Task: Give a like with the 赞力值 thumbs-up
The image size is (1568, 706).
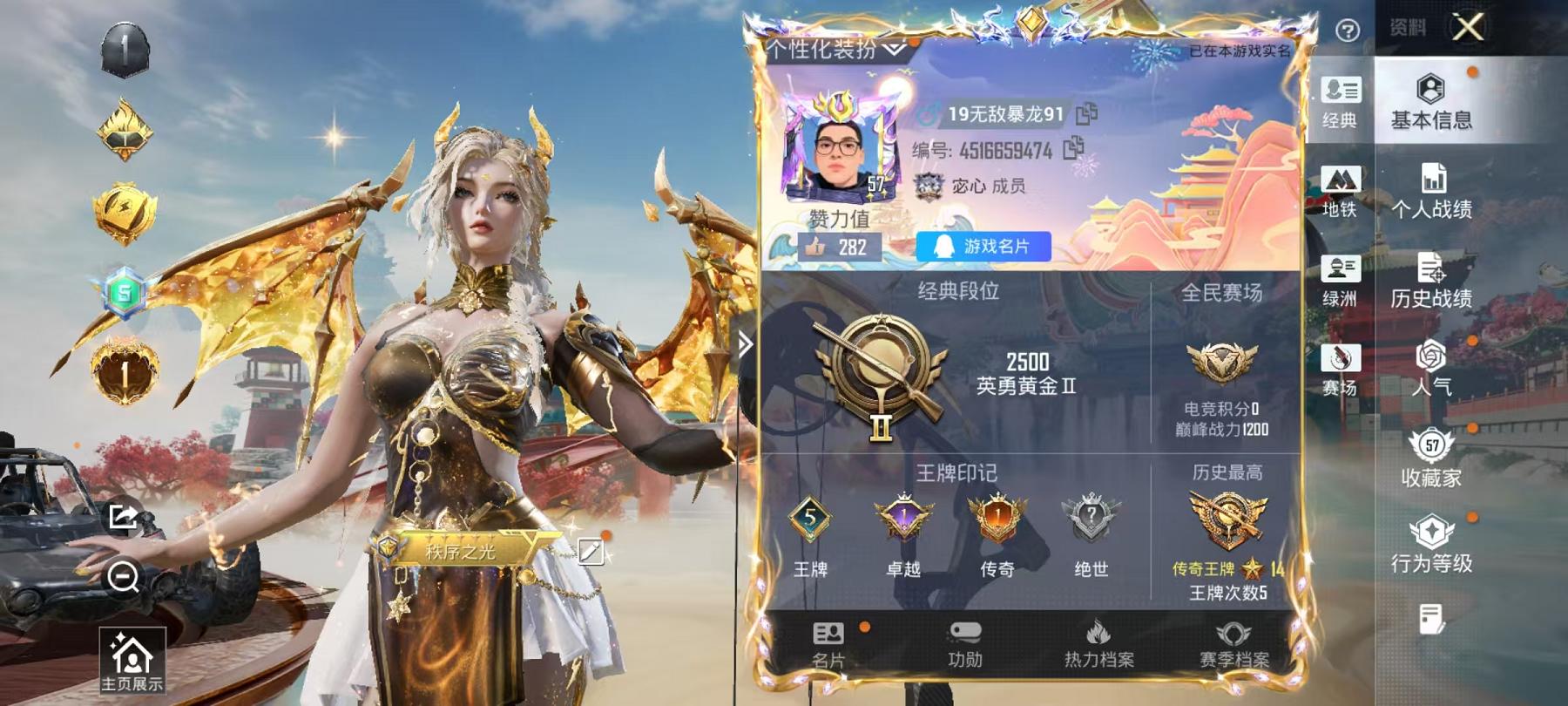Action: 817,247
